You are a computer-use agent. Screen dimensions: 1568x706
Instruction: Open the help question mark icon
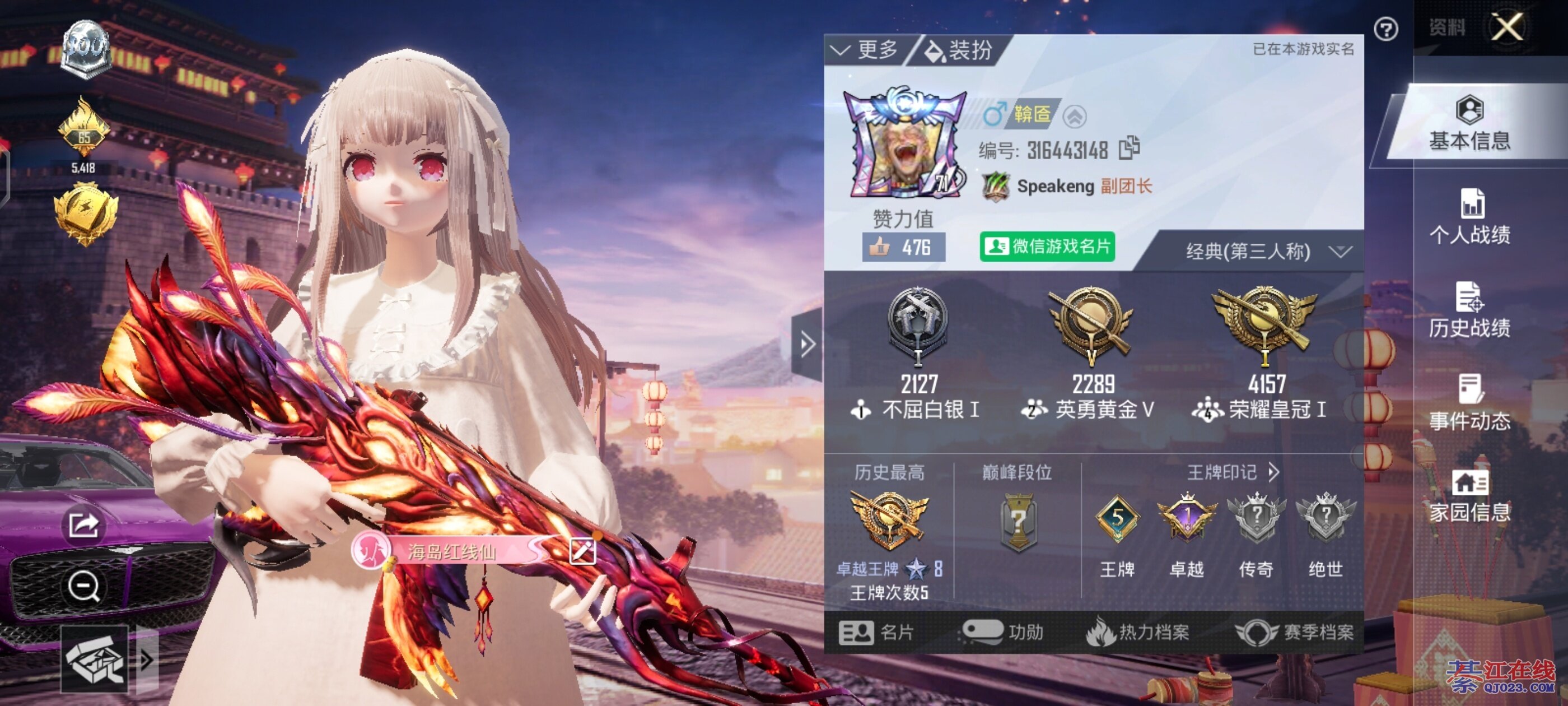coord(1386,29)
